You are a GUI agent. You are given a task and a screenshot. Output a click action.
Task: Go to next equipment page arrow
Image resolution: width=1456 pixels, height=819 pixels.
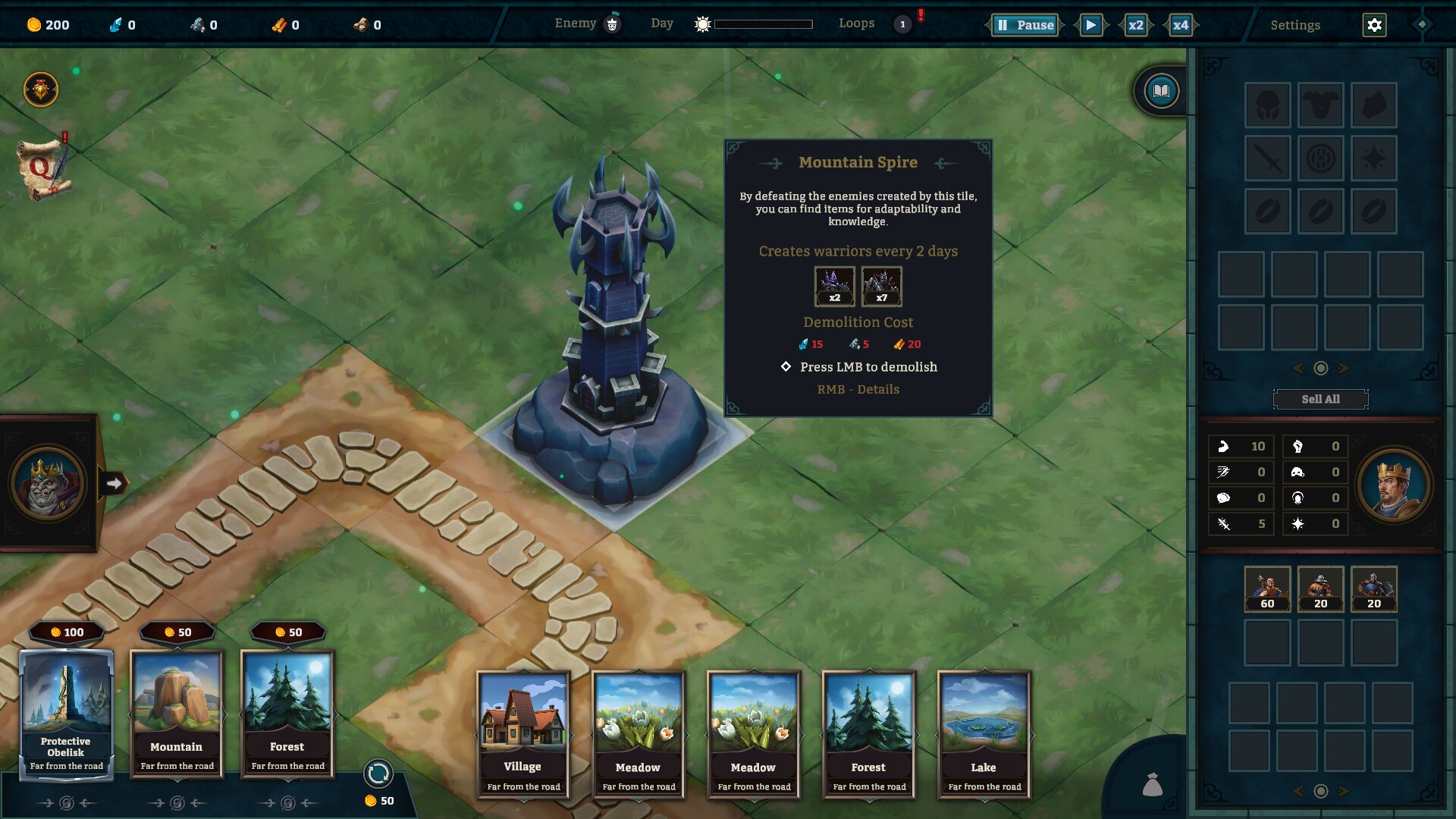pos(1344,369)
